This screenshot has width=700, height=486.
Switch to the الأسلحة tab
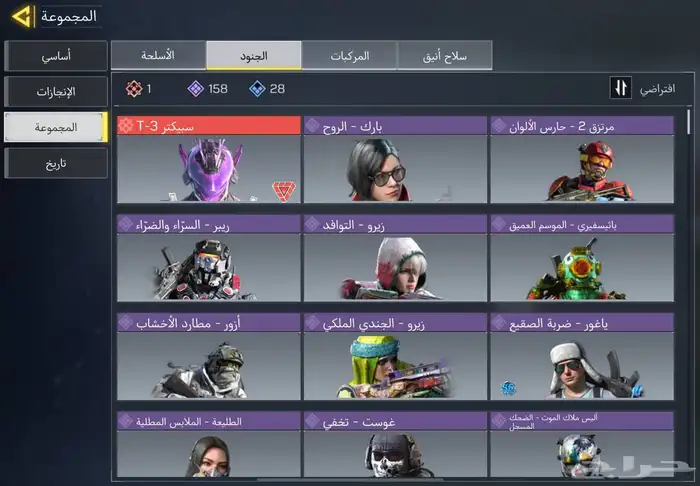(x=158, y=55)
